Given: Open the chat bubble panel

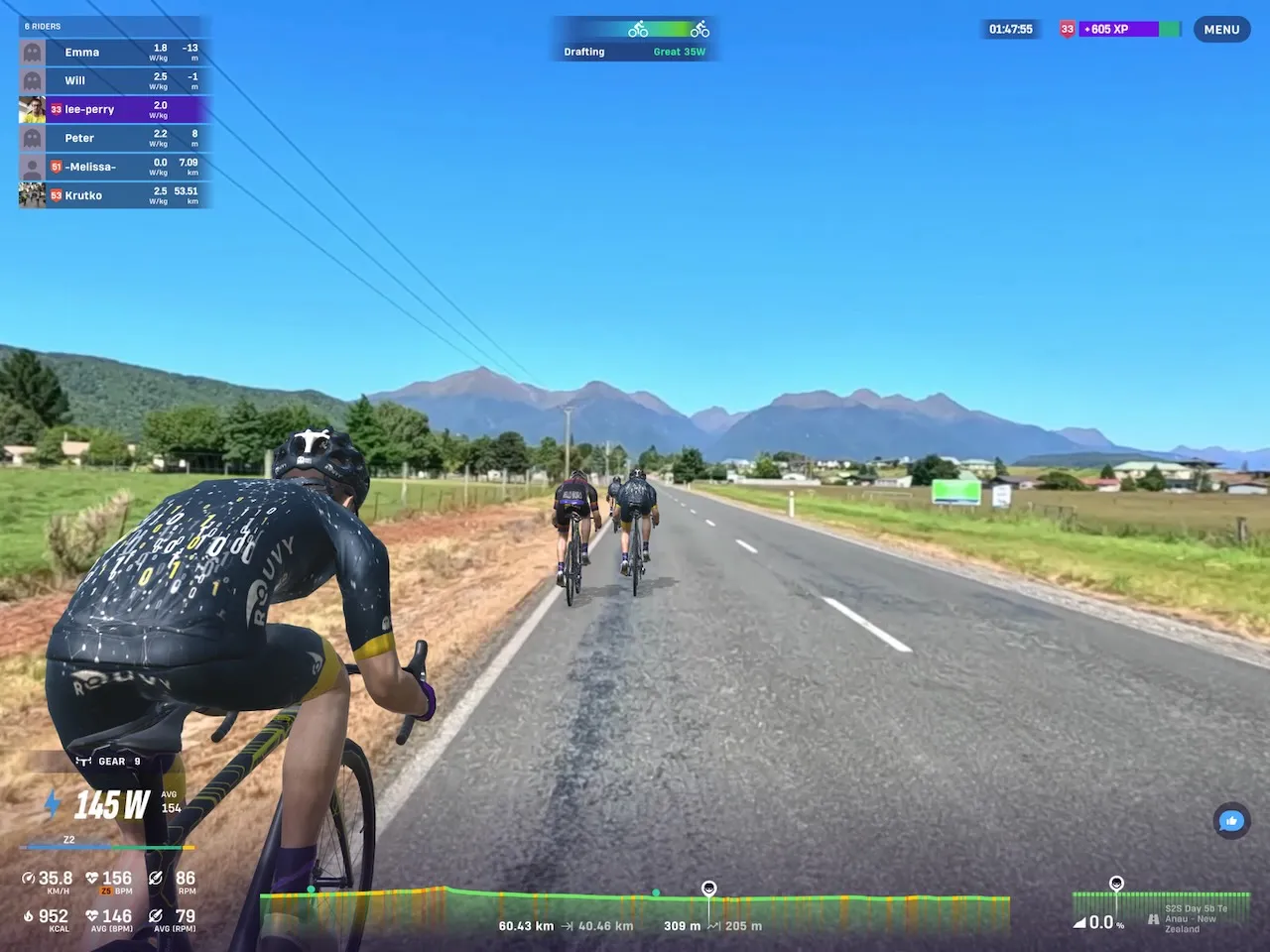Looking at the screenshot, I should click(x=1230, y=821).
